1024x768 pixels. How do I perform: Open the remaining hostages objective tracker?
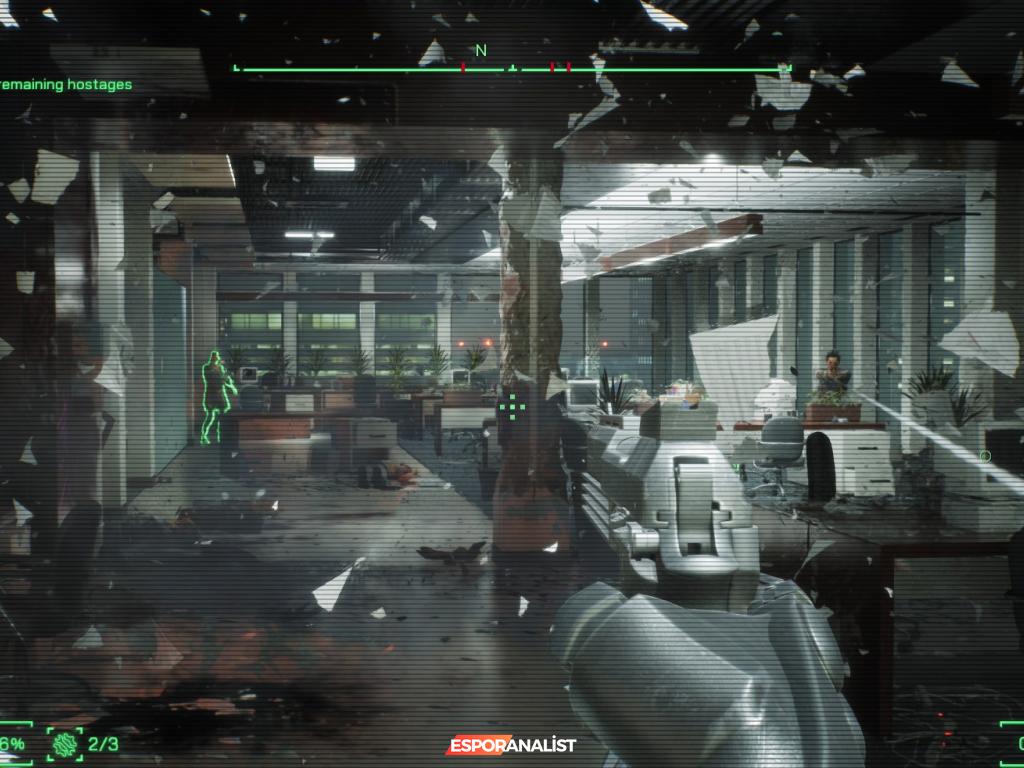click(66, 85)
